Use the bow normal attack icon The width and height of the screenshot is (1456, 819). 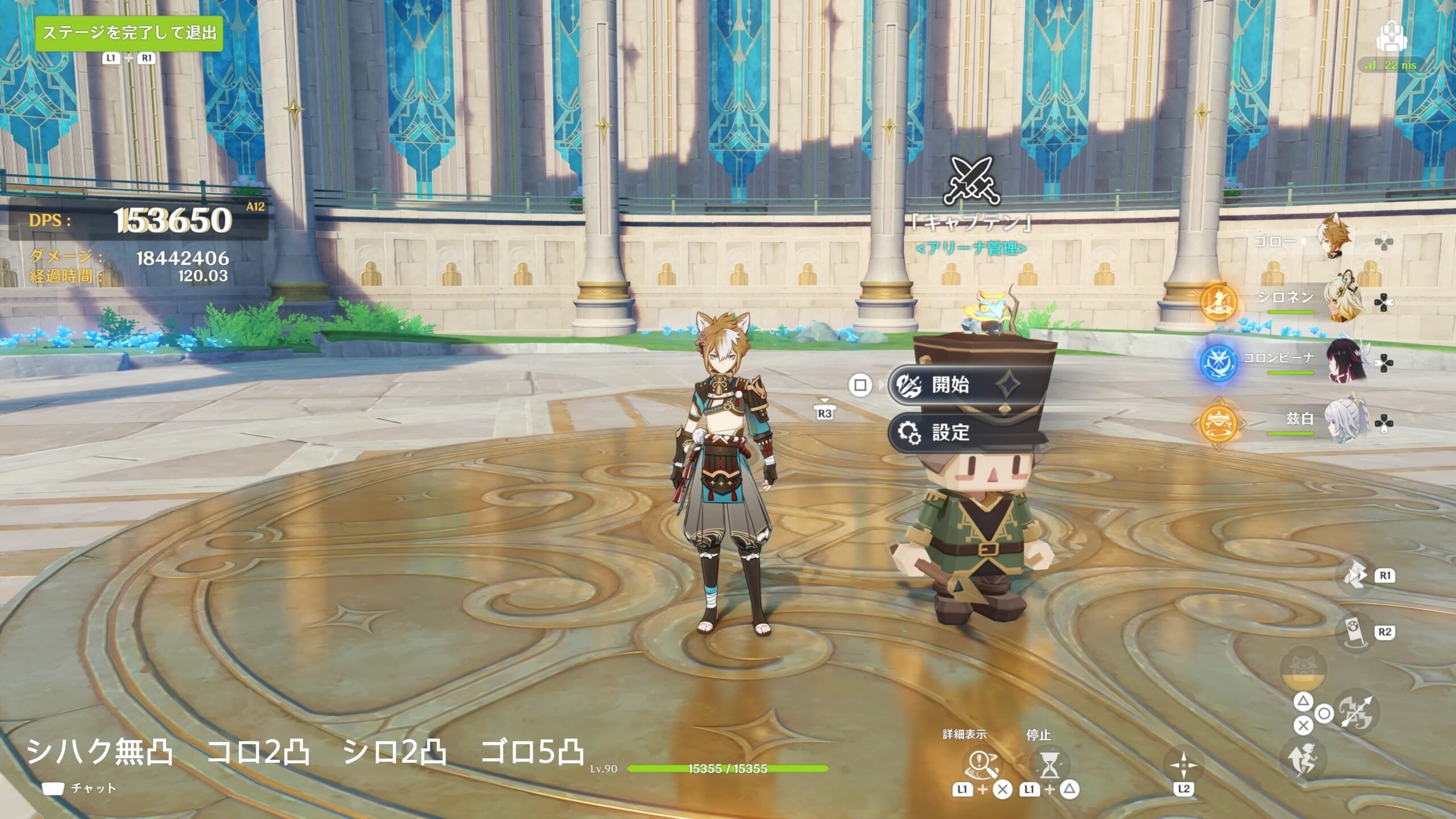tap(1356, 712)
